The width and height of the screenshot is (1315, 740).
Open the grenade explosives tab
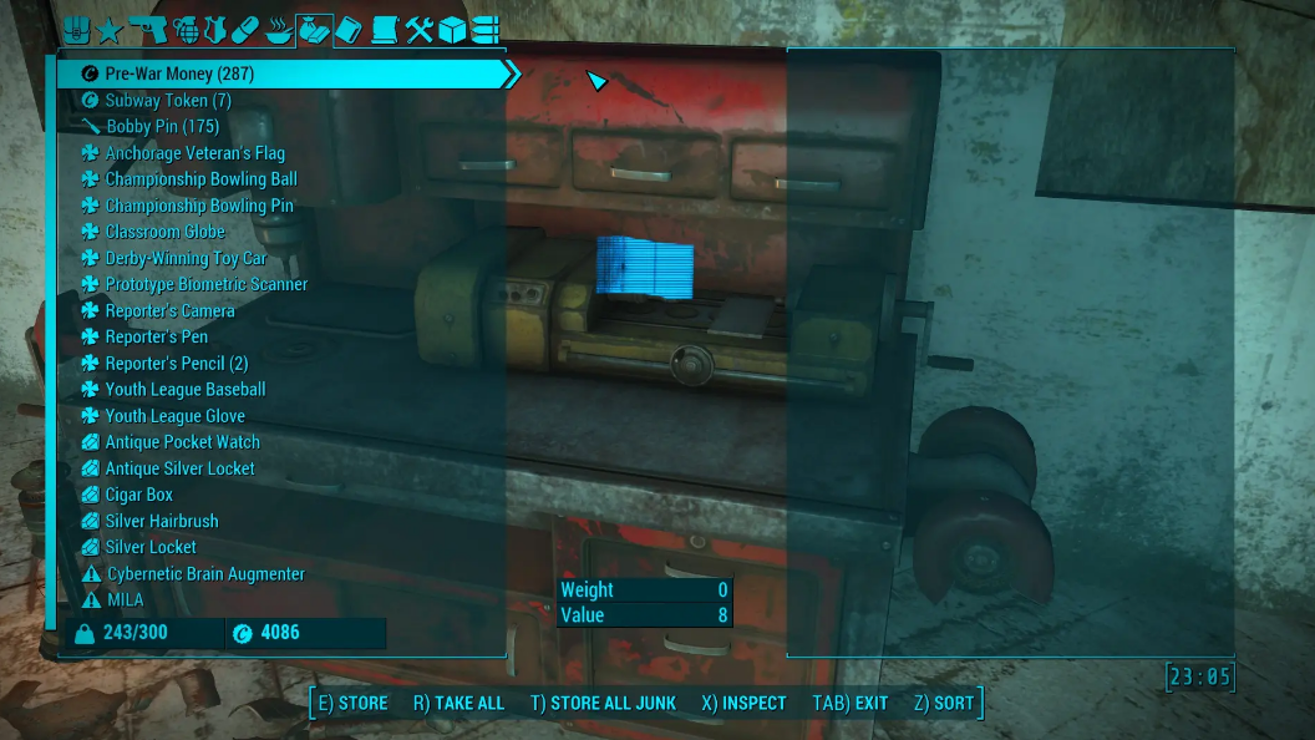click(x=185, y=30)
